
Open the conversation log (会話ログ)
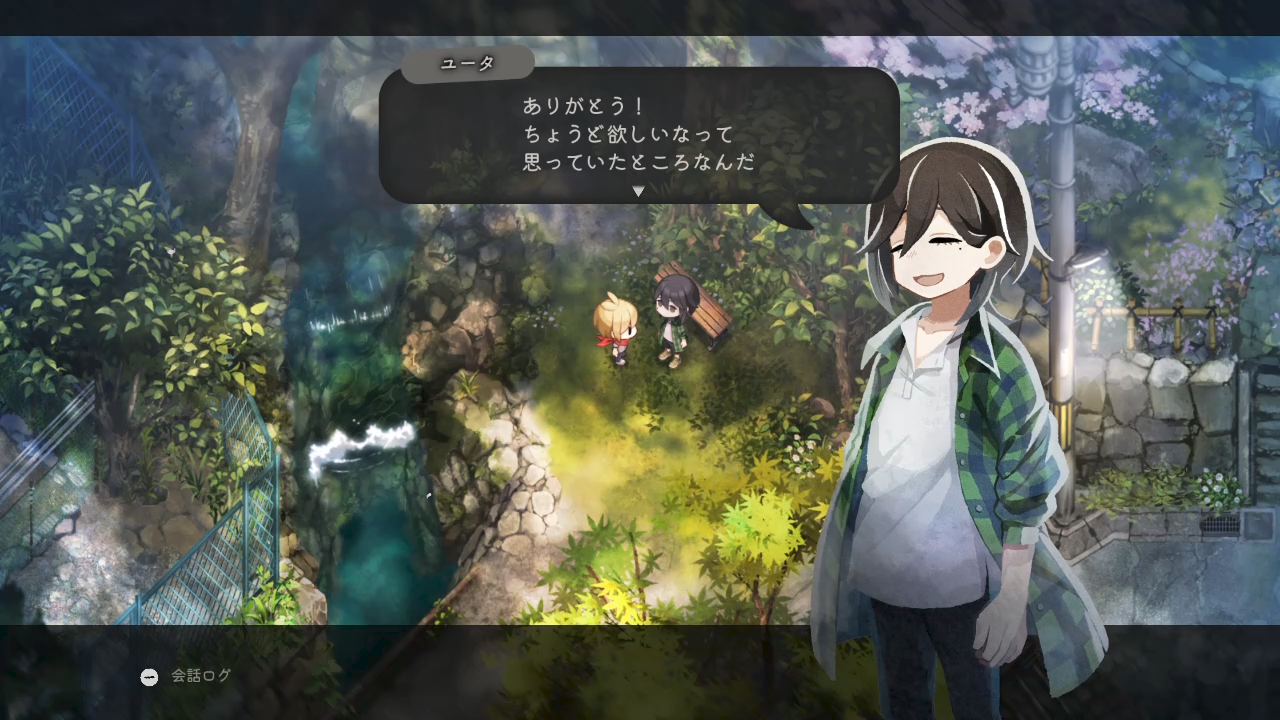[200, 676]
